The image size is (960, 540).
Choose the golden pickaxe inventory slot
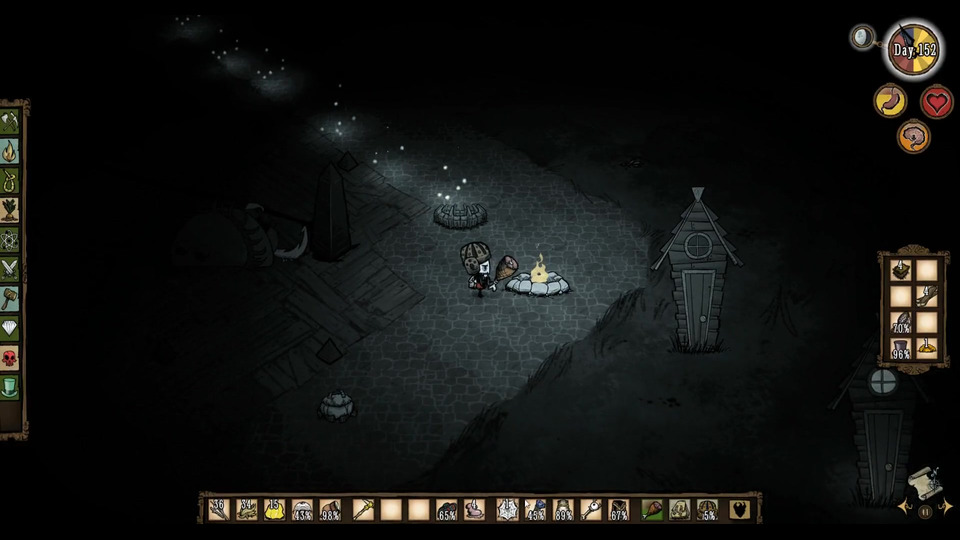(x=360, y=510)
